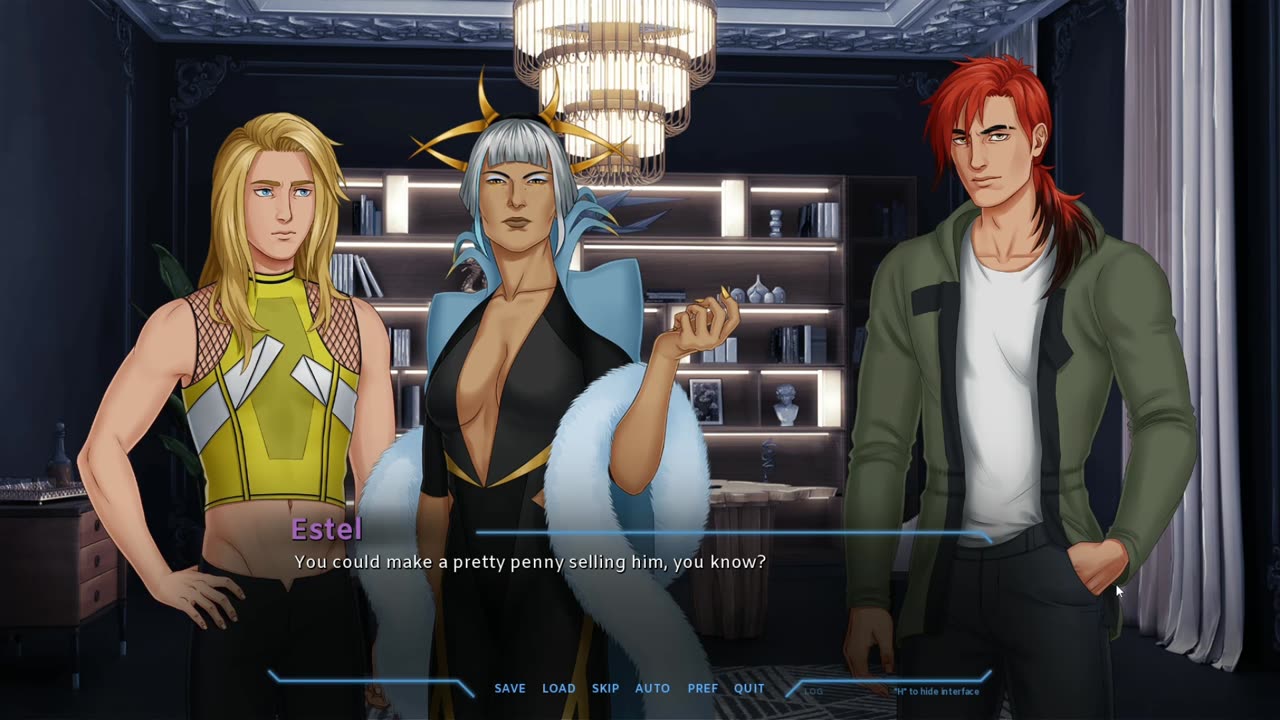
Task: Click Estel's dialogue line to continue
Action: pos(530,563)
